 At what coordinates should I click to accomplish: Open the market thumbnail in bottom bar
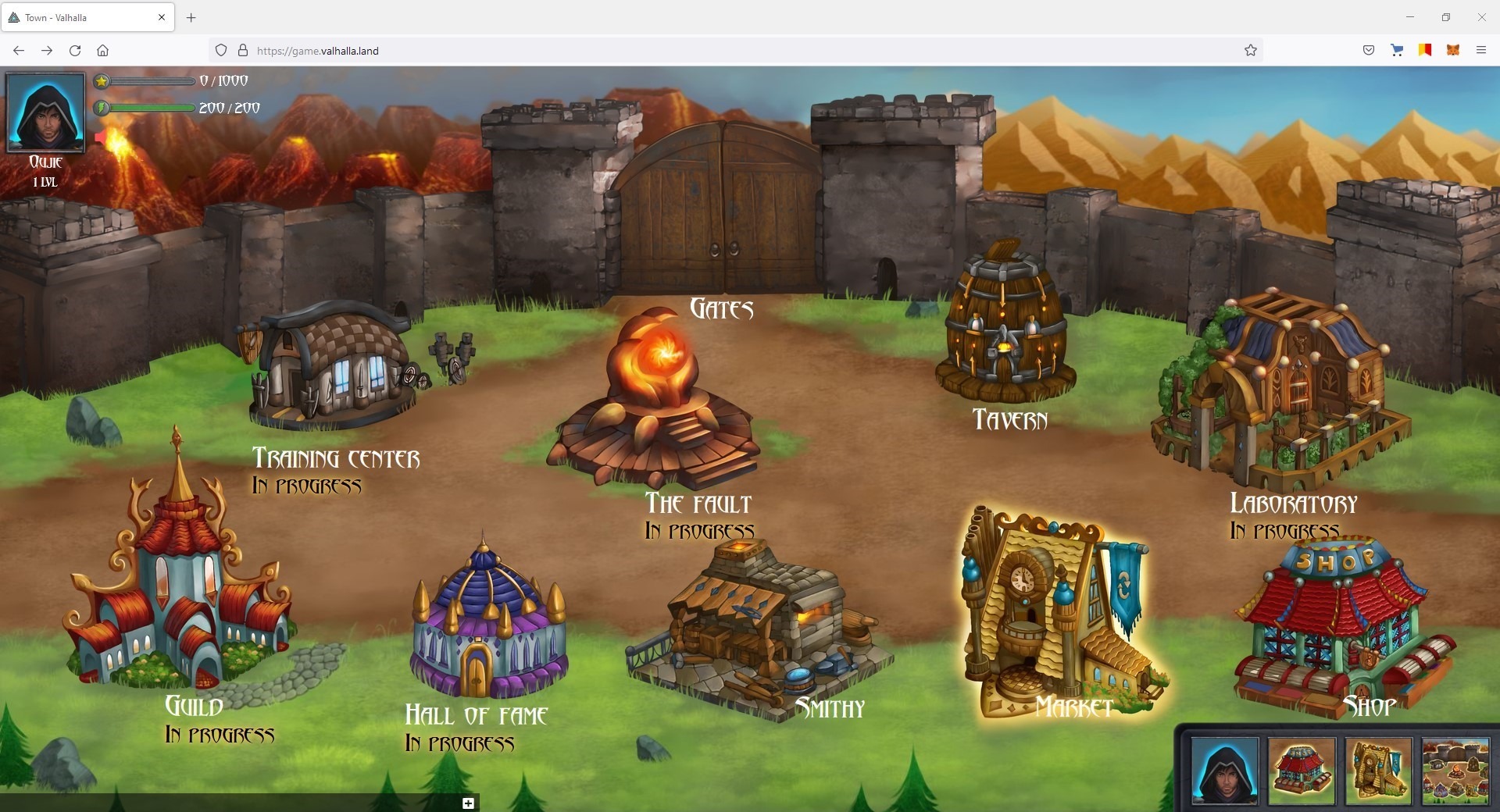[x=1378, y=770]
